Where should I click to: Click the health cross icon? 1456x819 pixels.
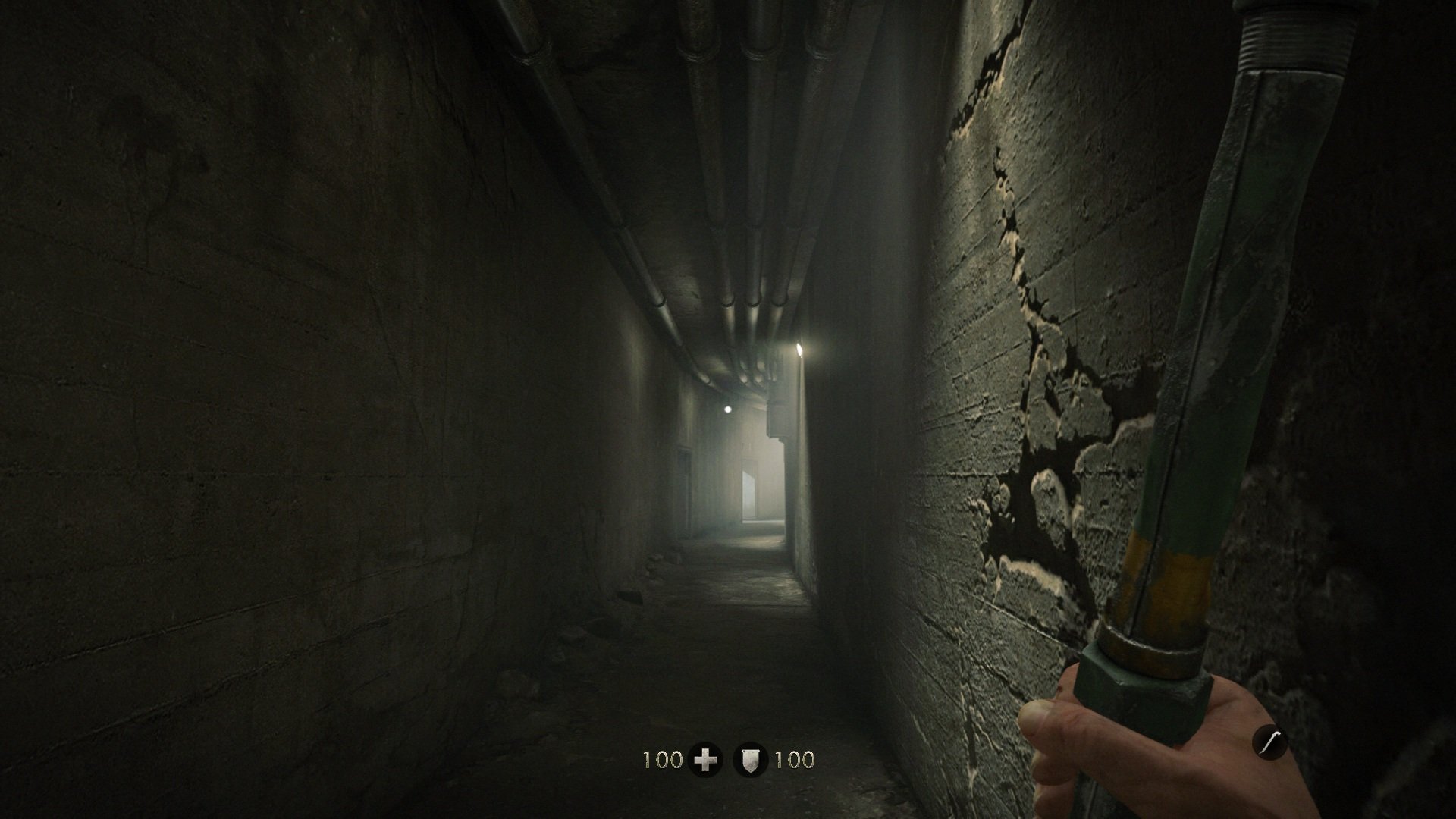[x=706, y=760]
